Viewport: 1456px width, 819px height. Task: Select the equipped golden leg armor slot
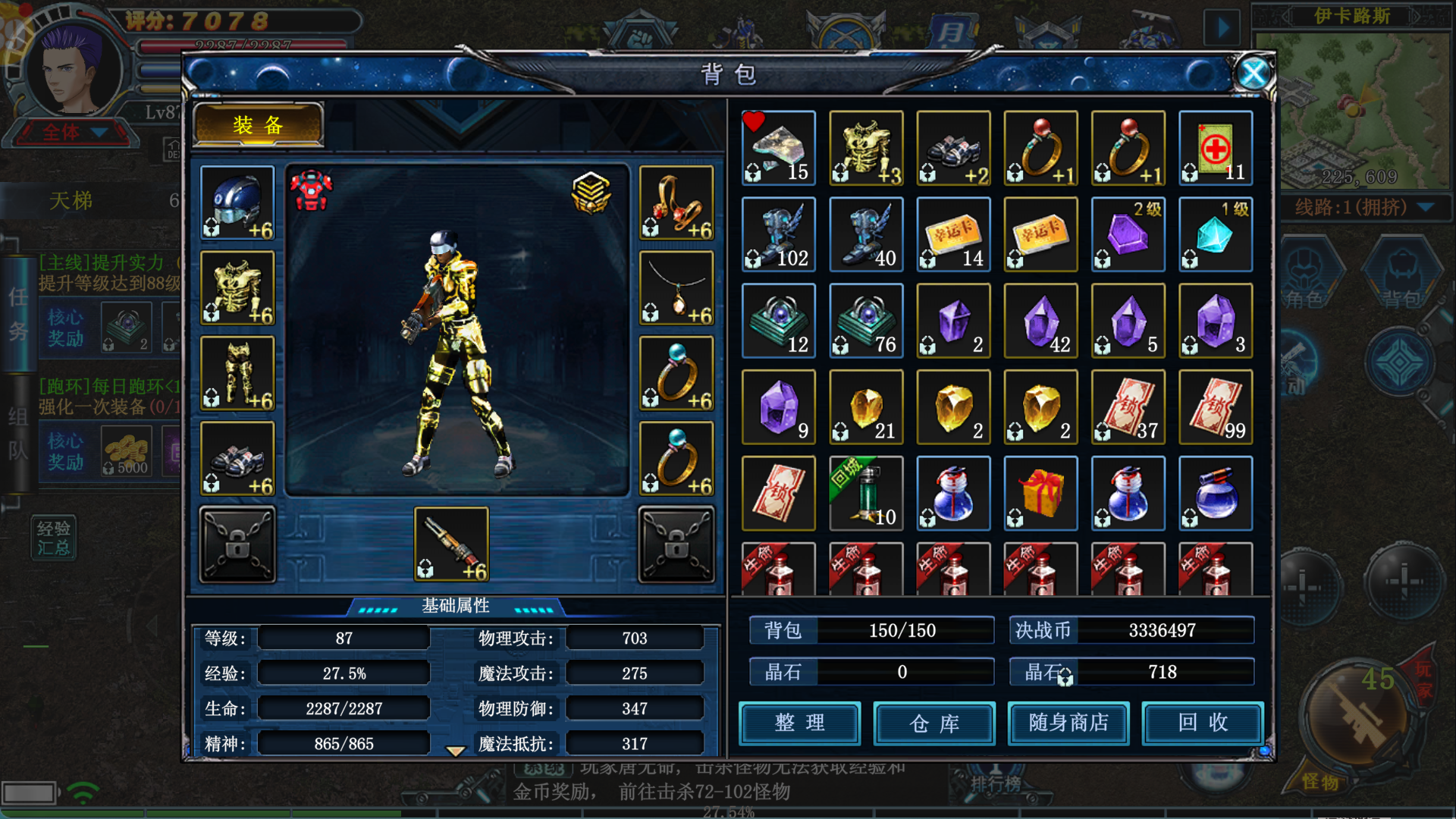237,374
